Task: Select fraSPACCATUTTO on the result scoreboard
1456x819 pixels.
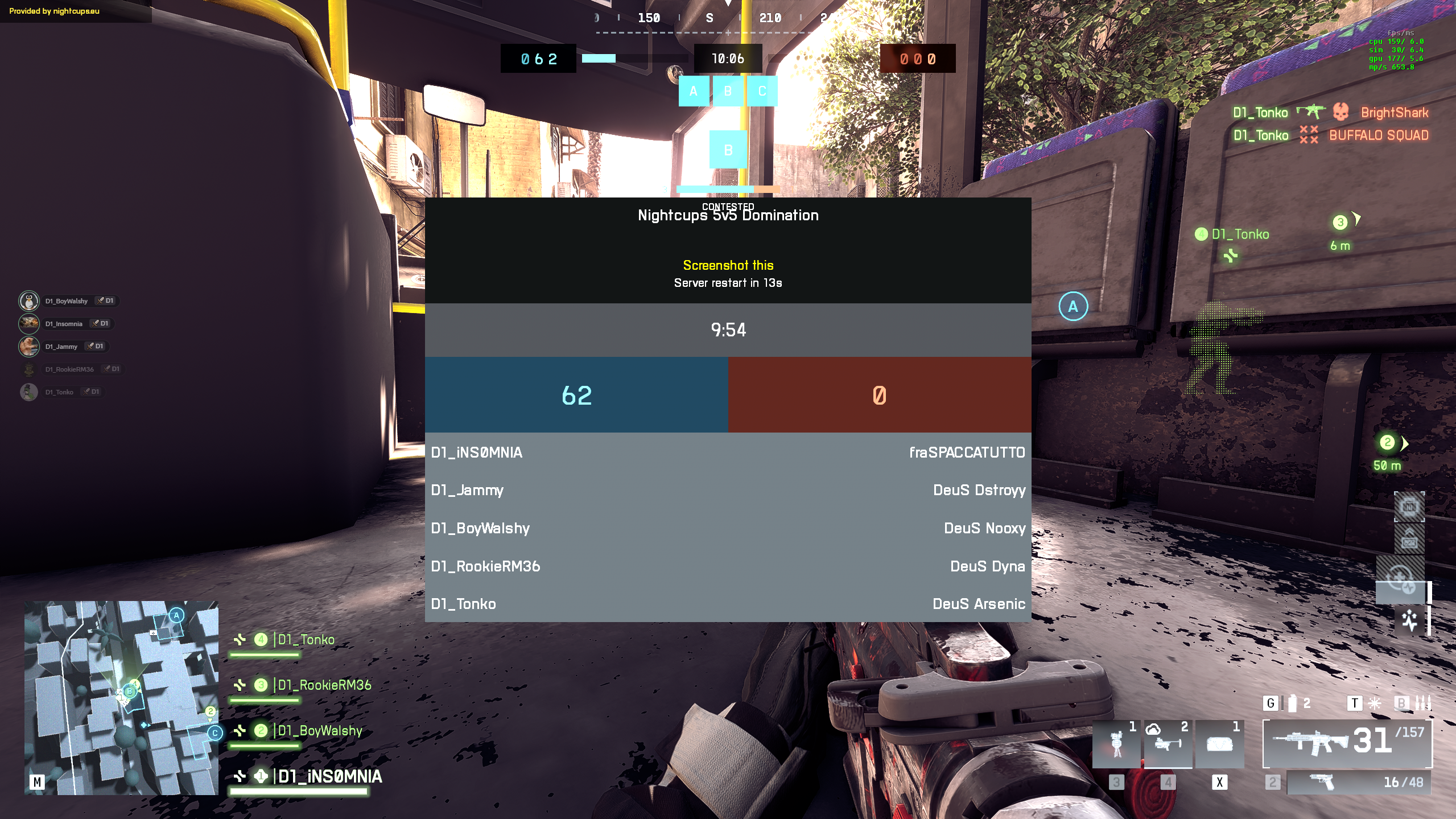Action: point(967,452)
